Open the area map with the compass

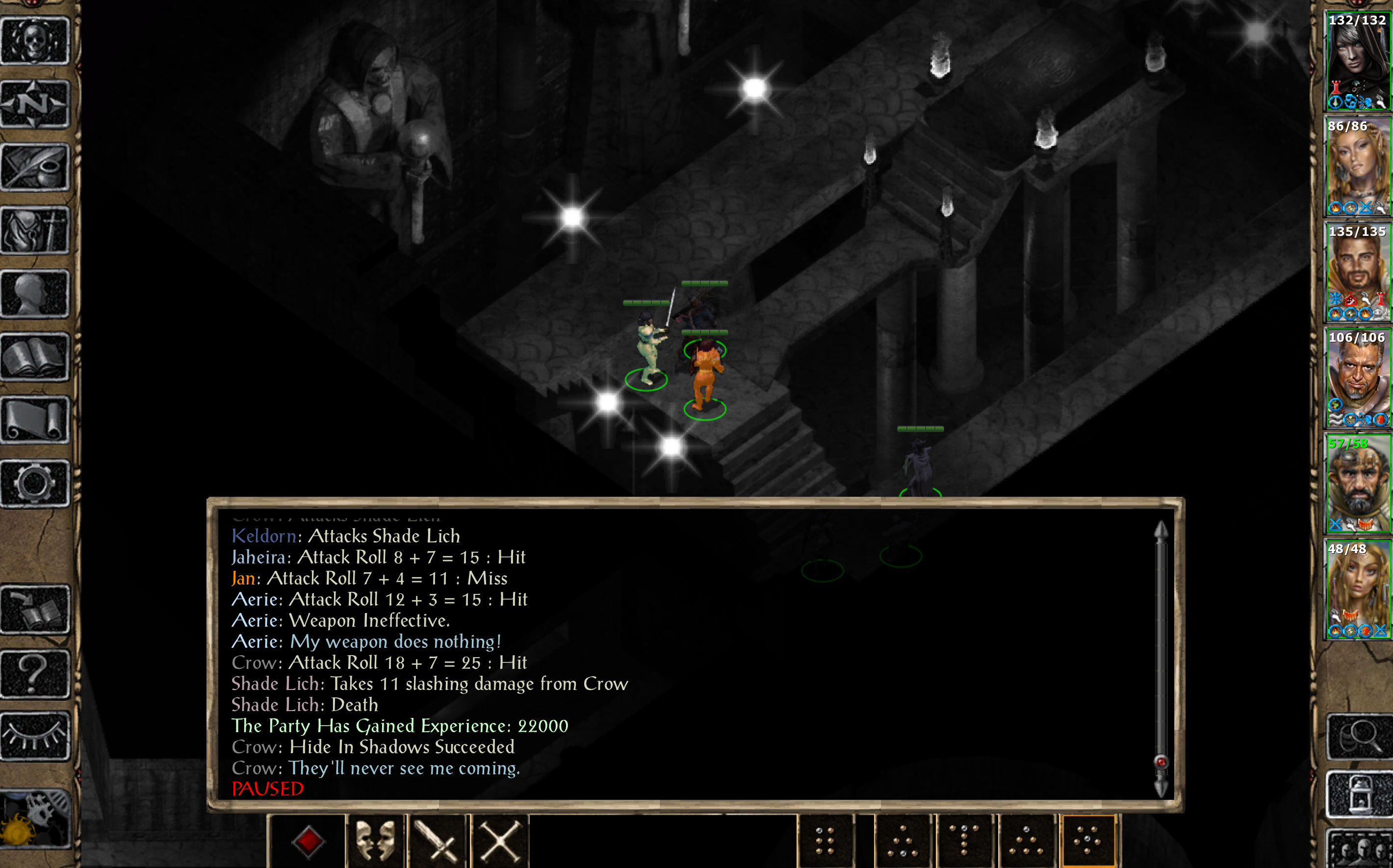coord(35,104)
